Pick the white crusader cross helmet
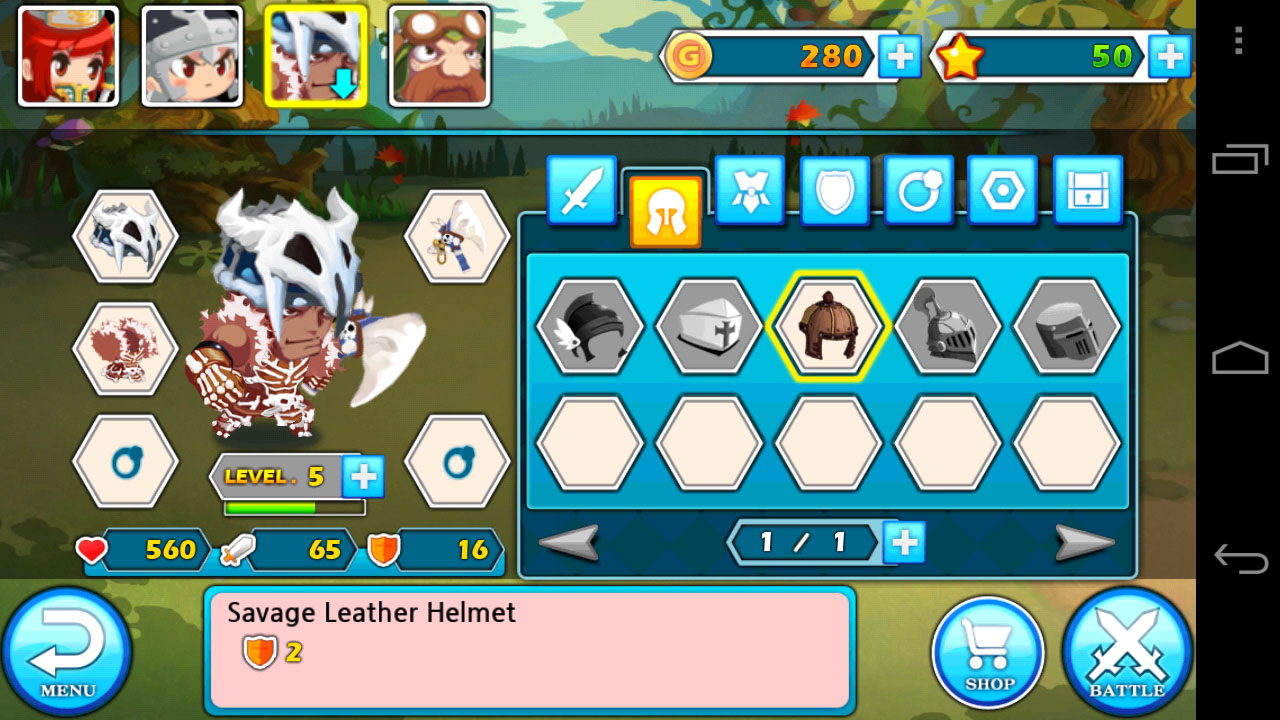This screenshot has height=720, width=1280. 708,326
